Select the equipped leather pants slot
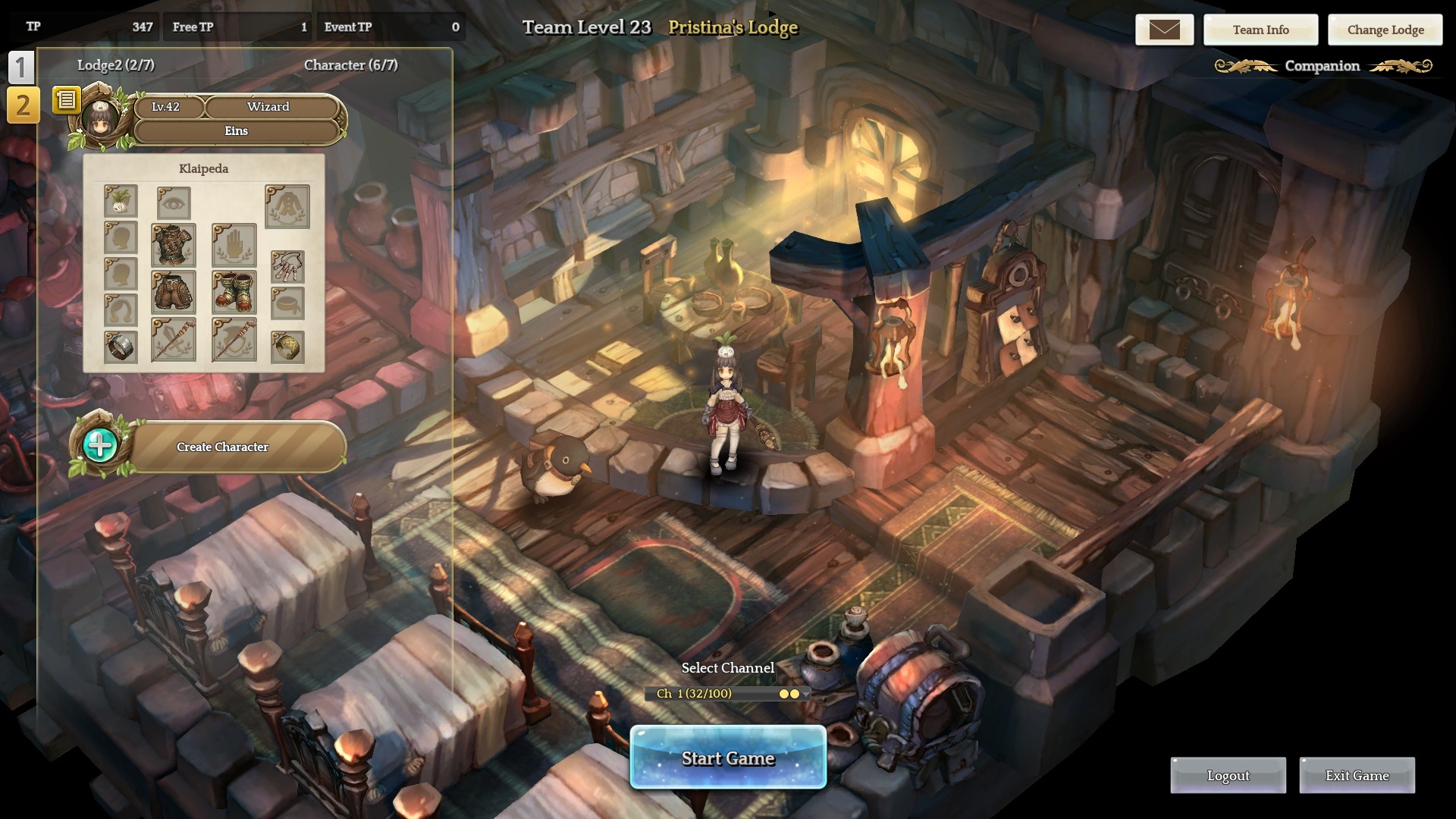This screenshot has height=819, width=1456. (174, 292)
